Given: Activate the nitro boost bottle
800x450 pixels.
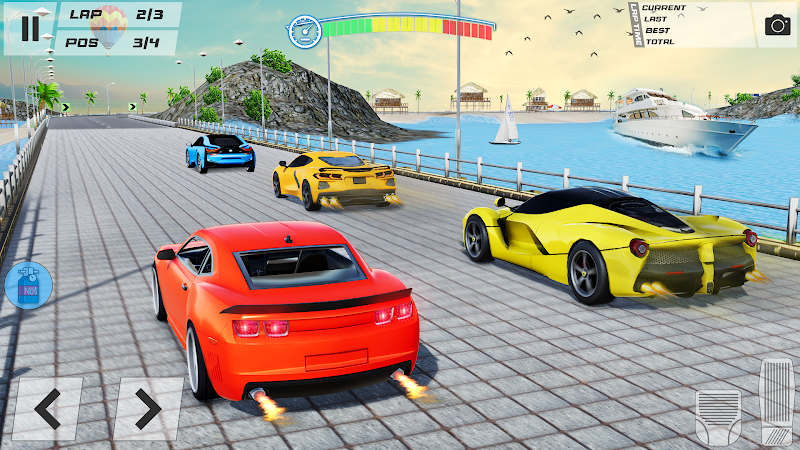Looking at the screenshot, I should pos(27,285).
